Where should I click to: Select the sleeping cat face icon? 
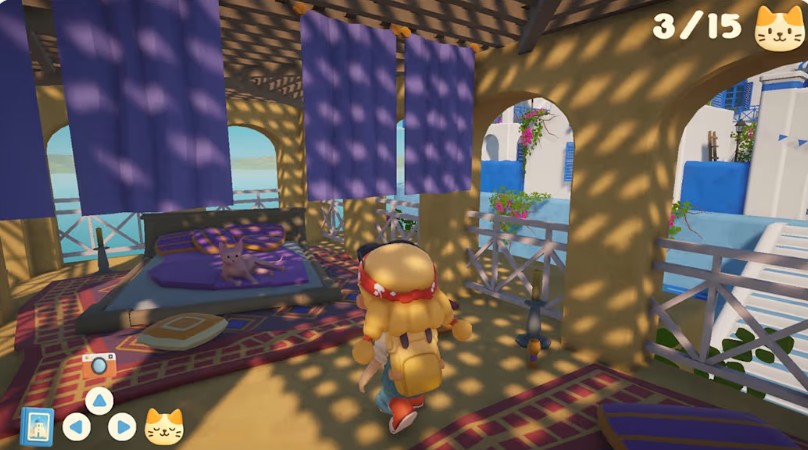[x=164, y=427]
